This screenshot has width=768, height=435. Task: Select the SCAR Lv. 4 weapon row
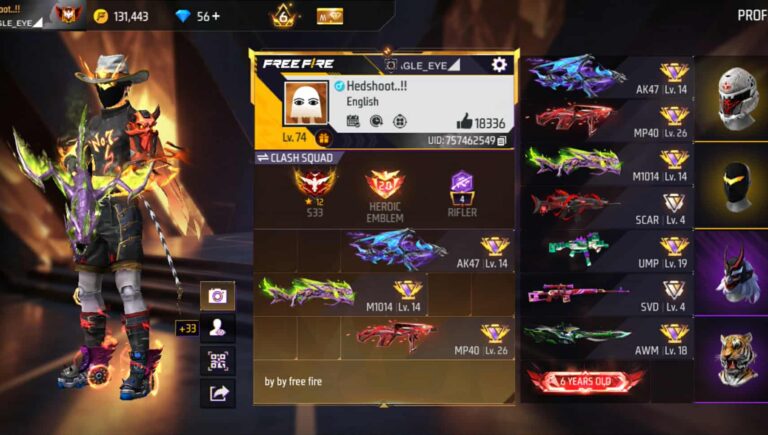point(607,206)
